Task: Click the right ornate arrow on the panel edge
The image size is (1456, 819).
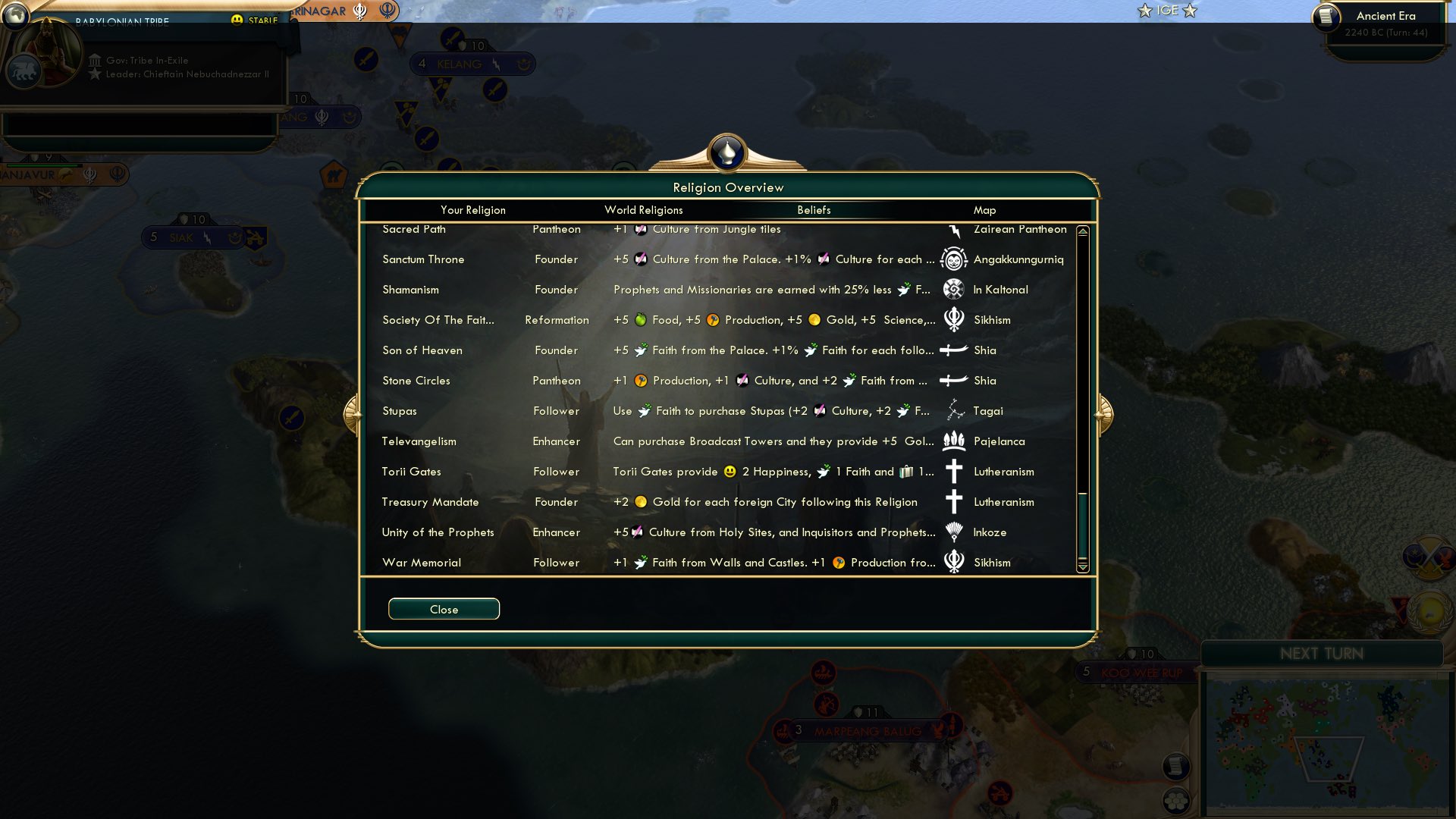Action: pos(1103,414)
